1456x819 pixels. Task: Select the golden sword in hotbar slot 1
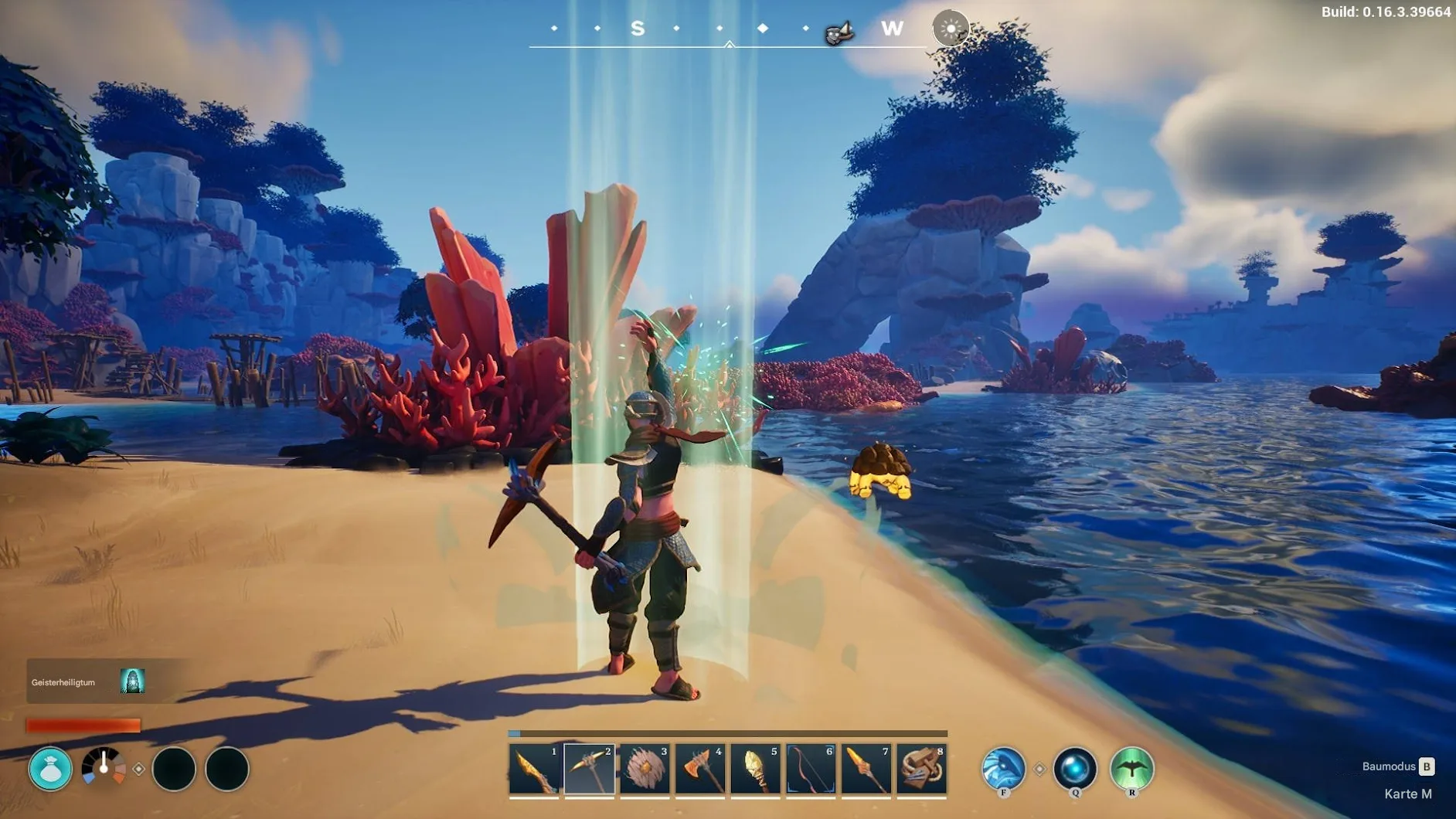(534, 770)
